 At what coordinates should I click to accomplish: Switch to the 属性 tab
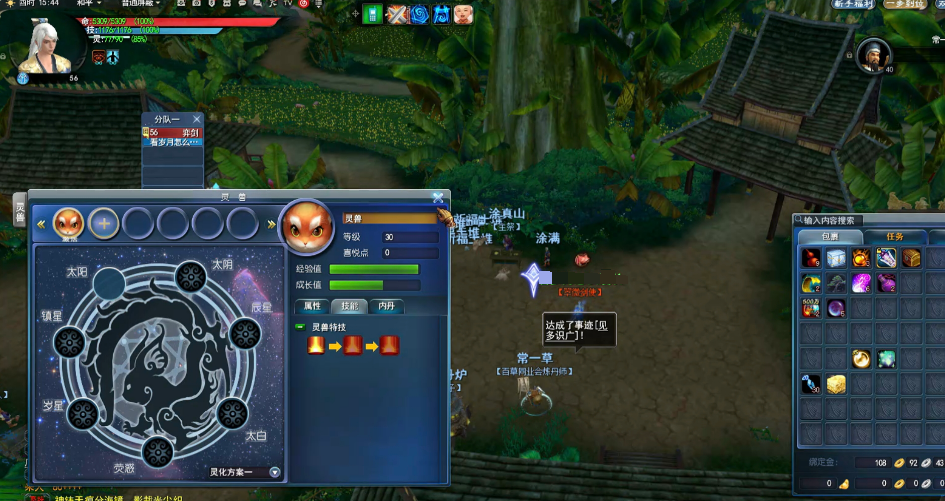point(312,306)
